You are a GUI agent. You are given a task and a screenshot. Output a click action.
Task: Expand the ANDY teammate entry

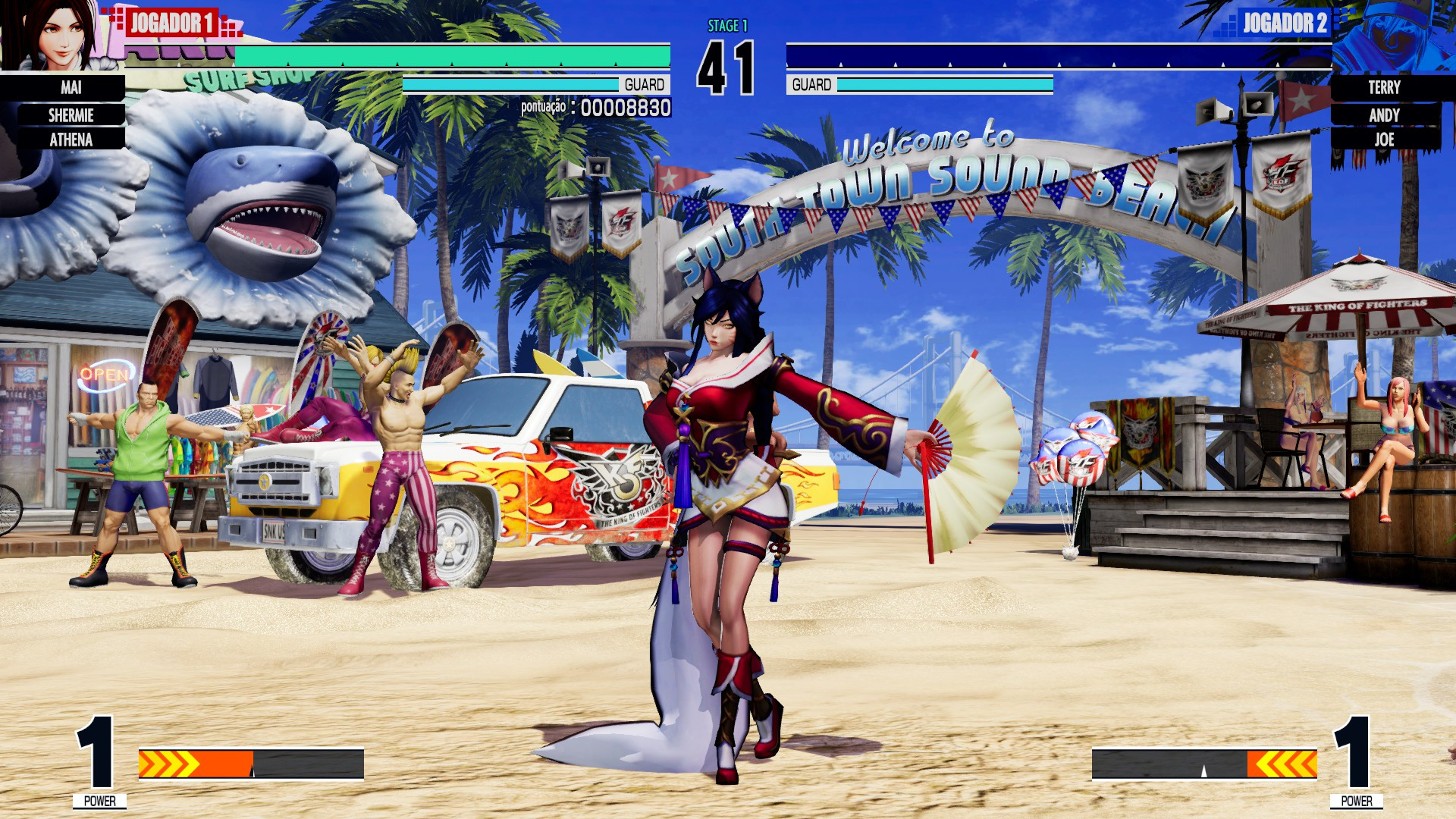(x=1385, y=115)
